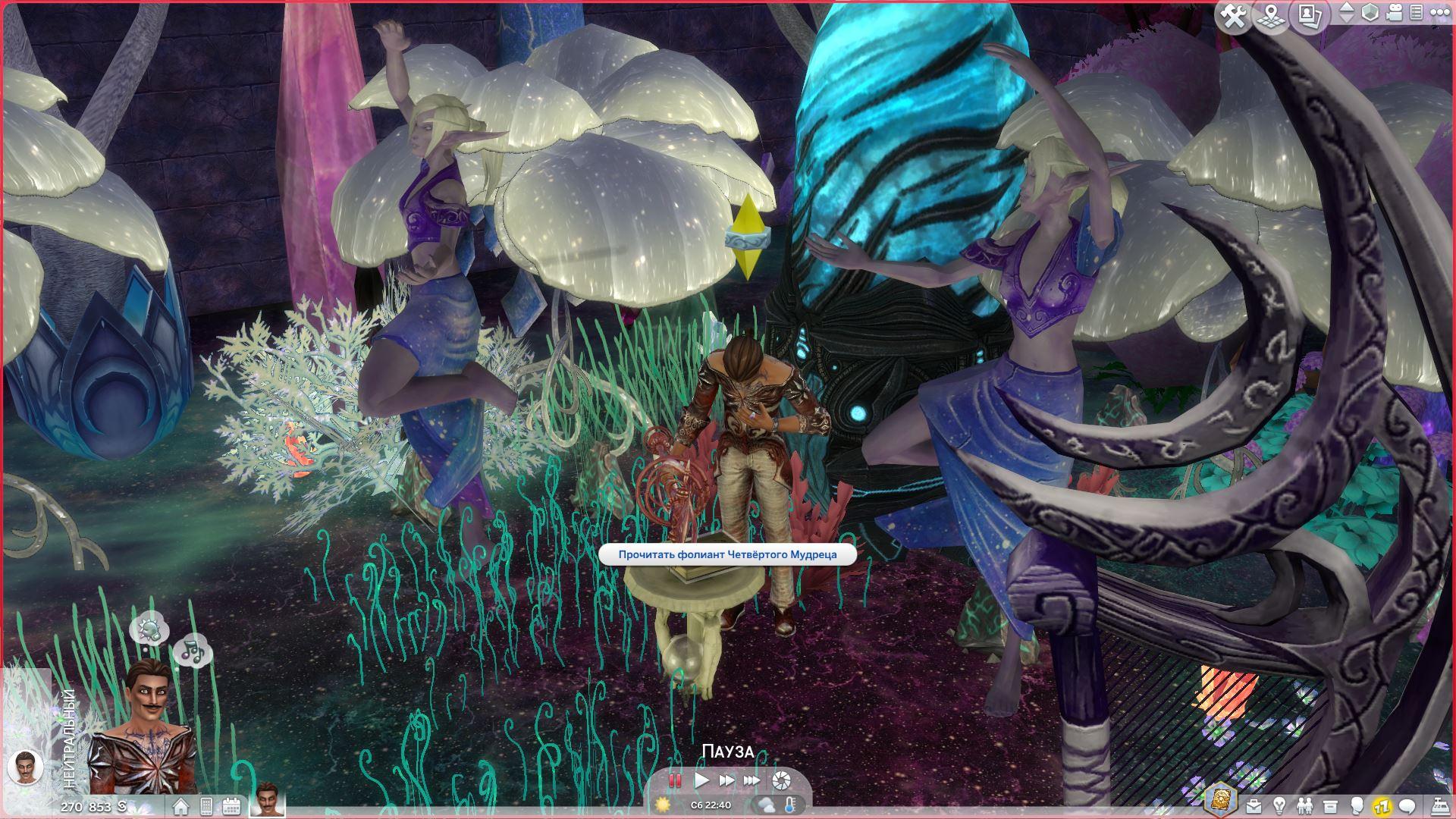Open the skills lightbulb panel
This screenshot has width=1456, height=819.
(1279, 806)
